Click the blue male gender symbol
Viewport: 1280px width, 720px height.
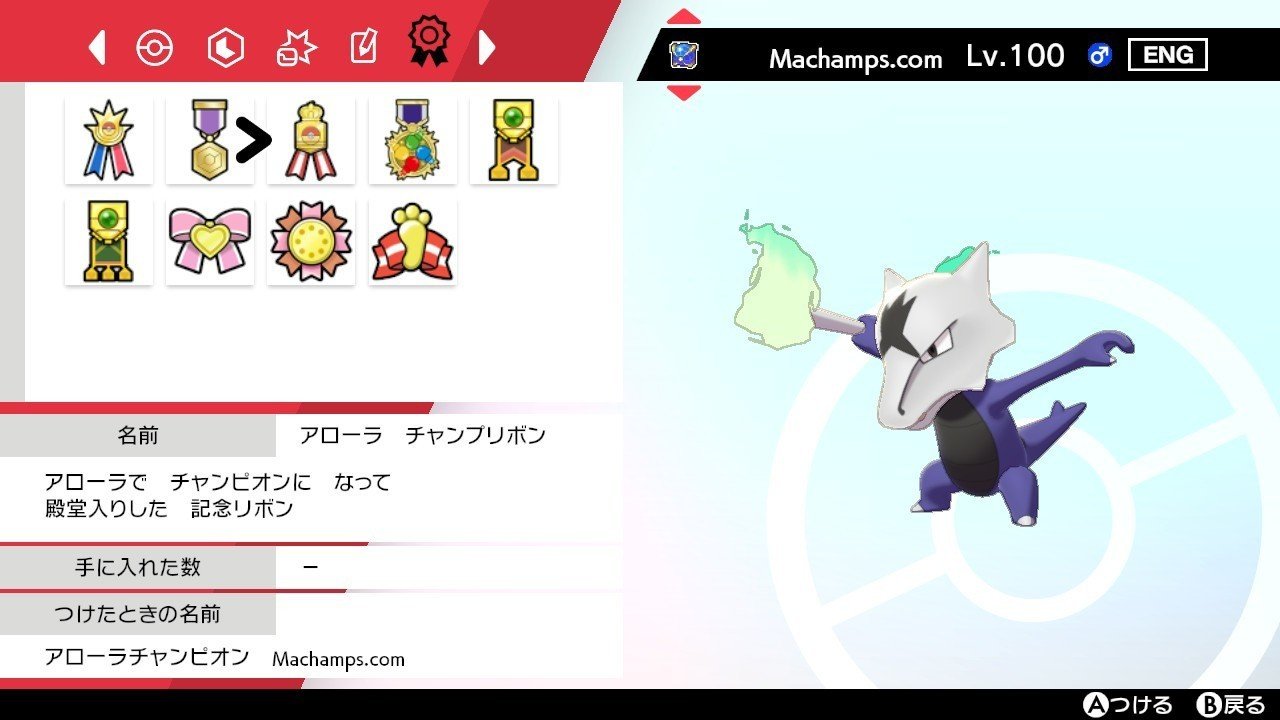pos(1100,55)
